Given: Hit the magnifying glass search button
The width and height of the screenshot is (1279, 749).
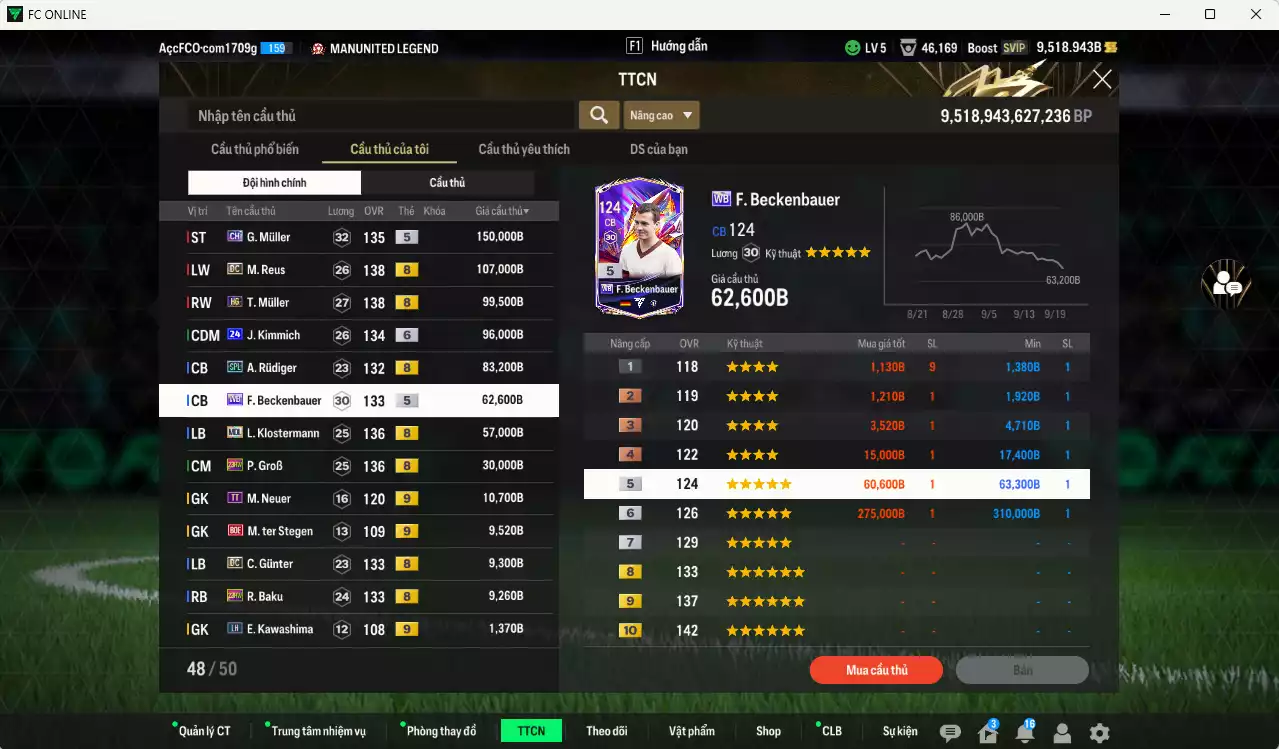Looking at the screenshot, I should [598, 116].
